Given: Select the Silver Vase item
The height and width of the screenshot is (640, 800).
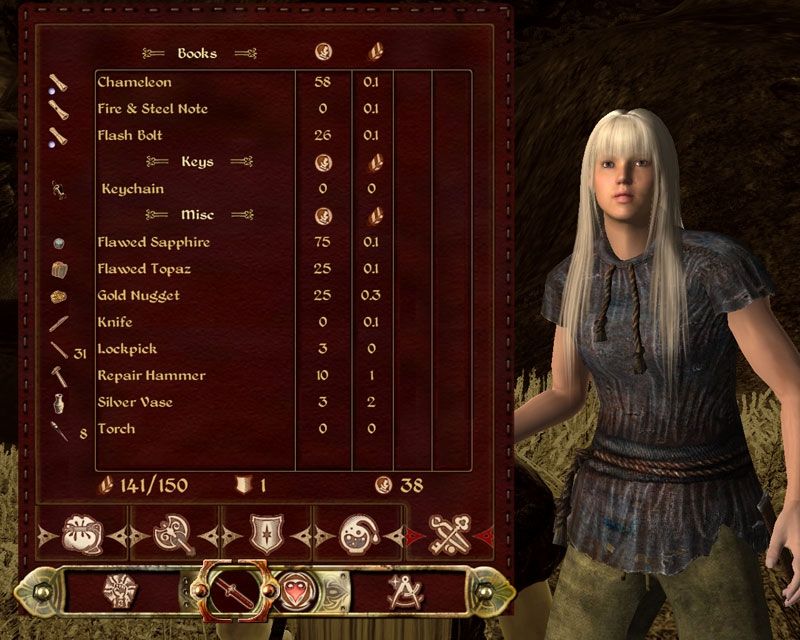Looking at the screenshot, I should [x=135, y=402].
